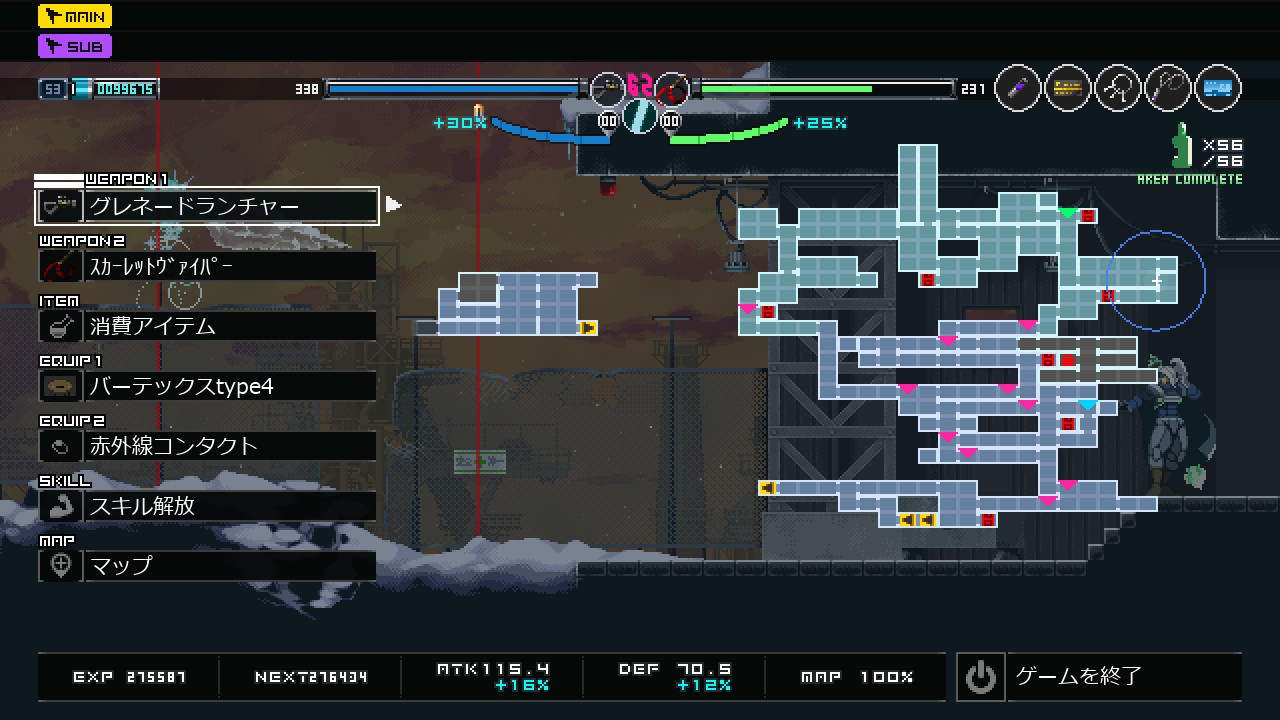1280x720 pixels.
Task: Open the 消費アイテム item menu
Action: pyautogui.click(x=207, y=326)
